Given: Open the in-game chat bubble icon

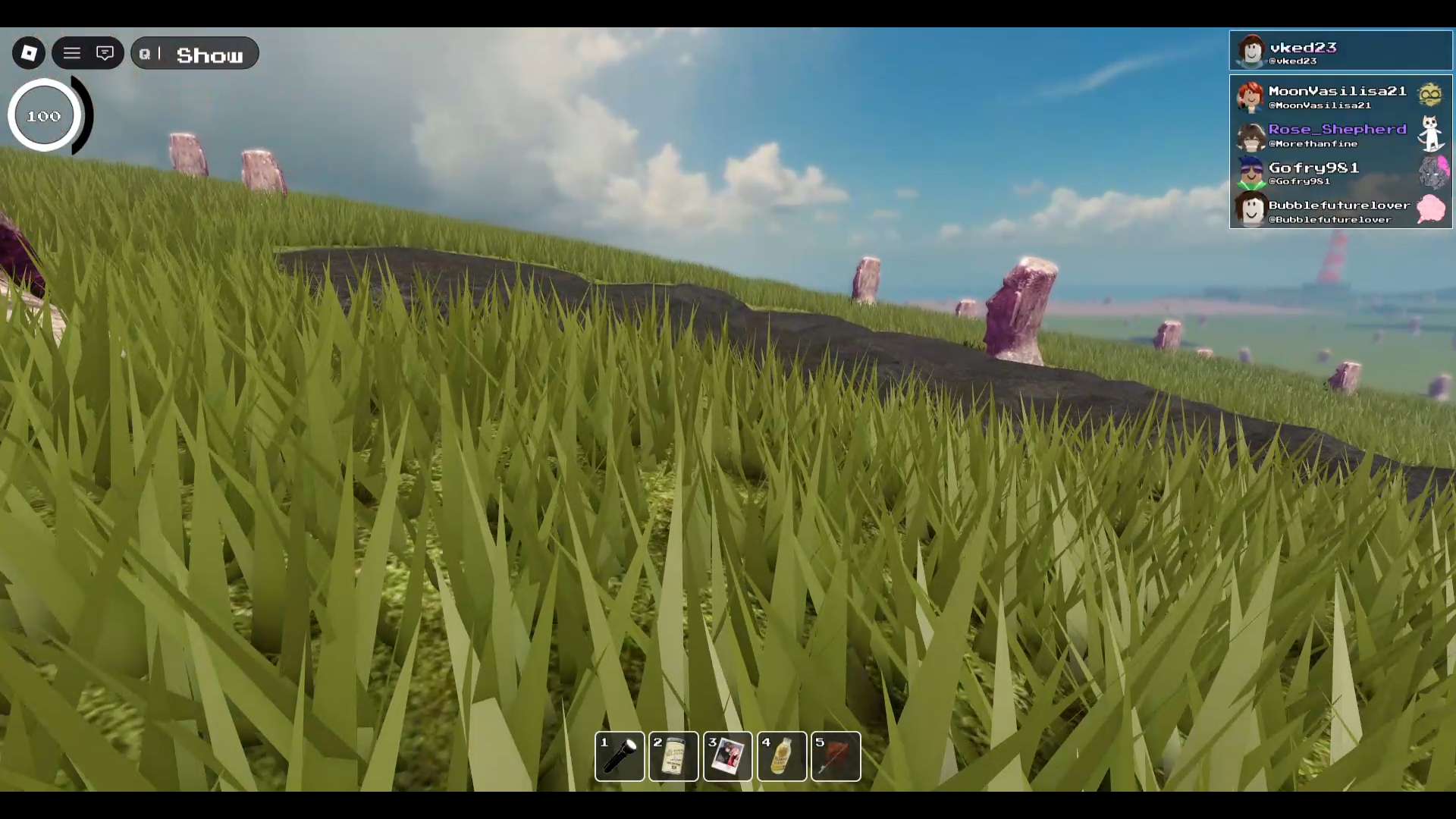Looking at the screenshot, I should [x=105, y=53].
